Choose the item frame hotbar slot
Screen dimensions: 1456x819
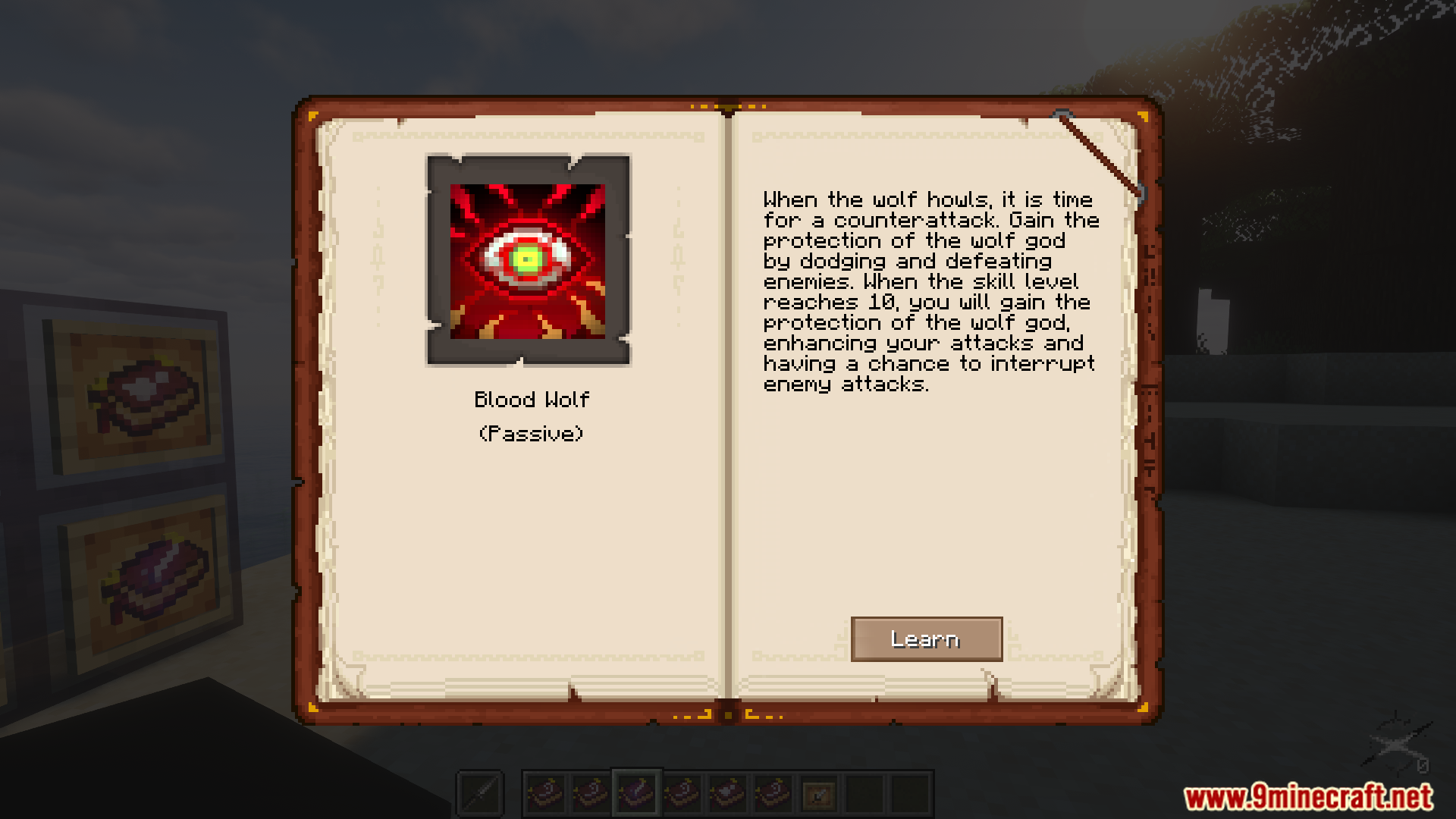point(819,794)
